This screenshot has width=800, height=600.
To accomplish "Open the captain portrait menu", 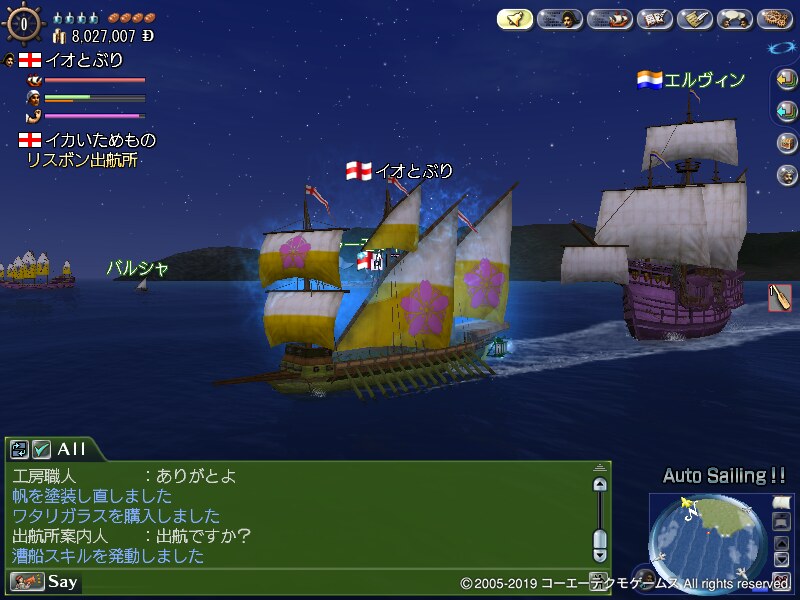I will tap(561, 19).
